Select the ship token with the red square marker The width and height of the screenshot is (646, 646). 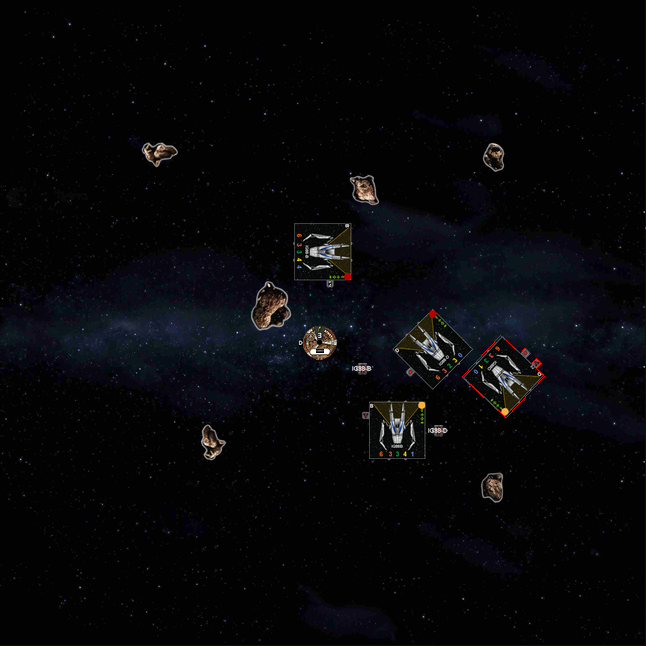click(x=323, y=251)
